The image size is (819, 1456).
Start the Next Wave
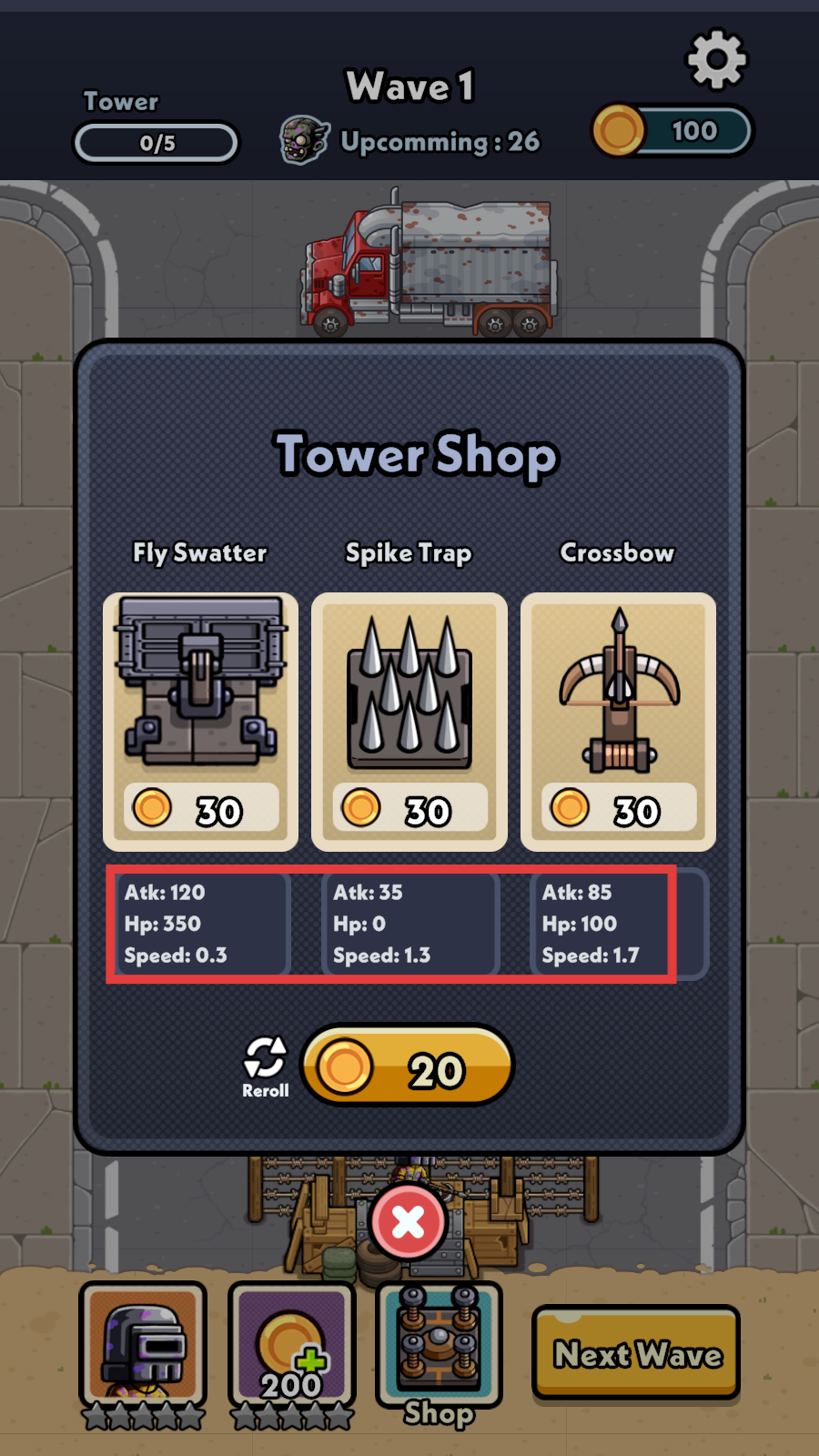[x=636, y=1353]
